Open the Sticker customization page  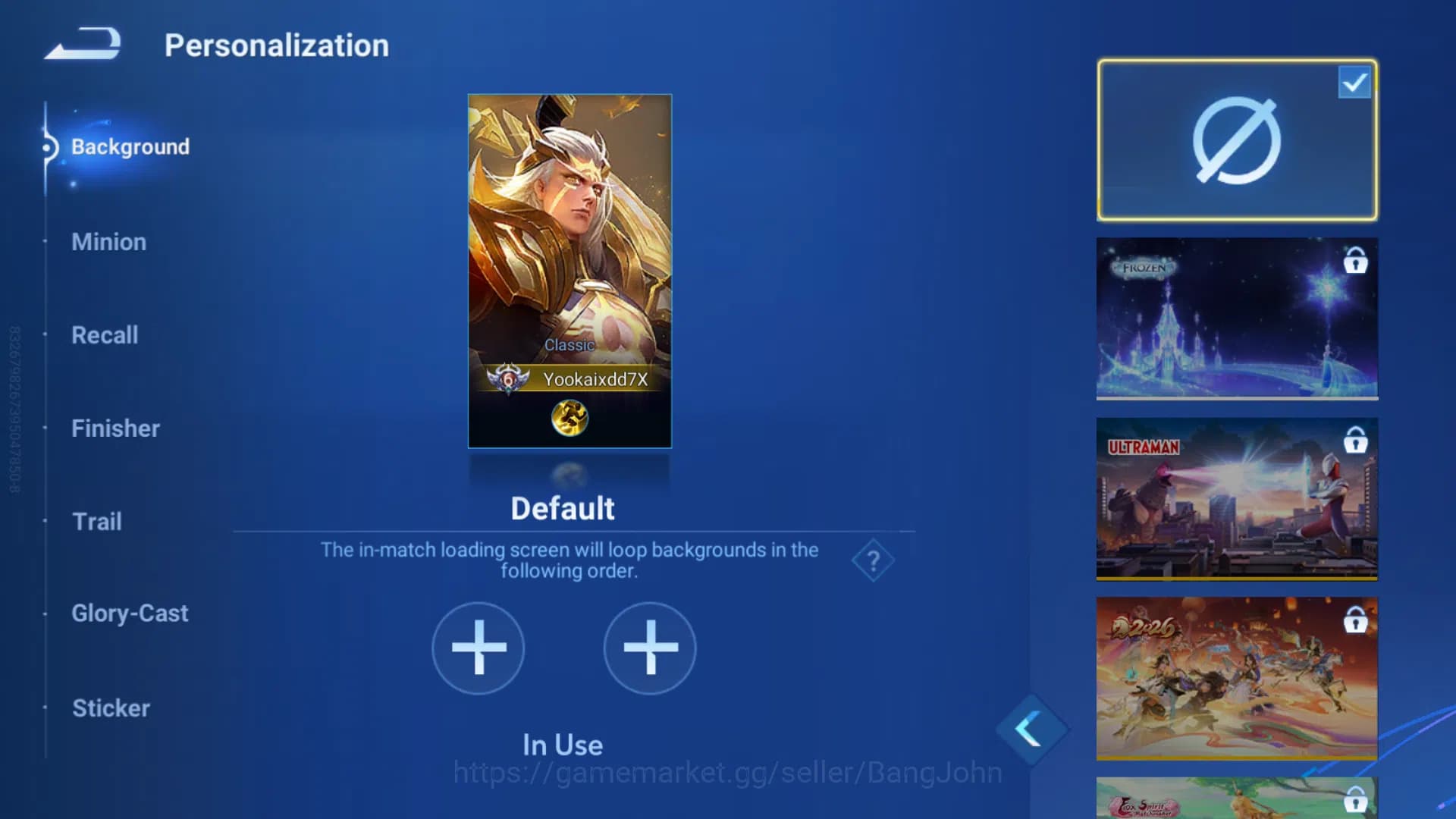[111, 708]
